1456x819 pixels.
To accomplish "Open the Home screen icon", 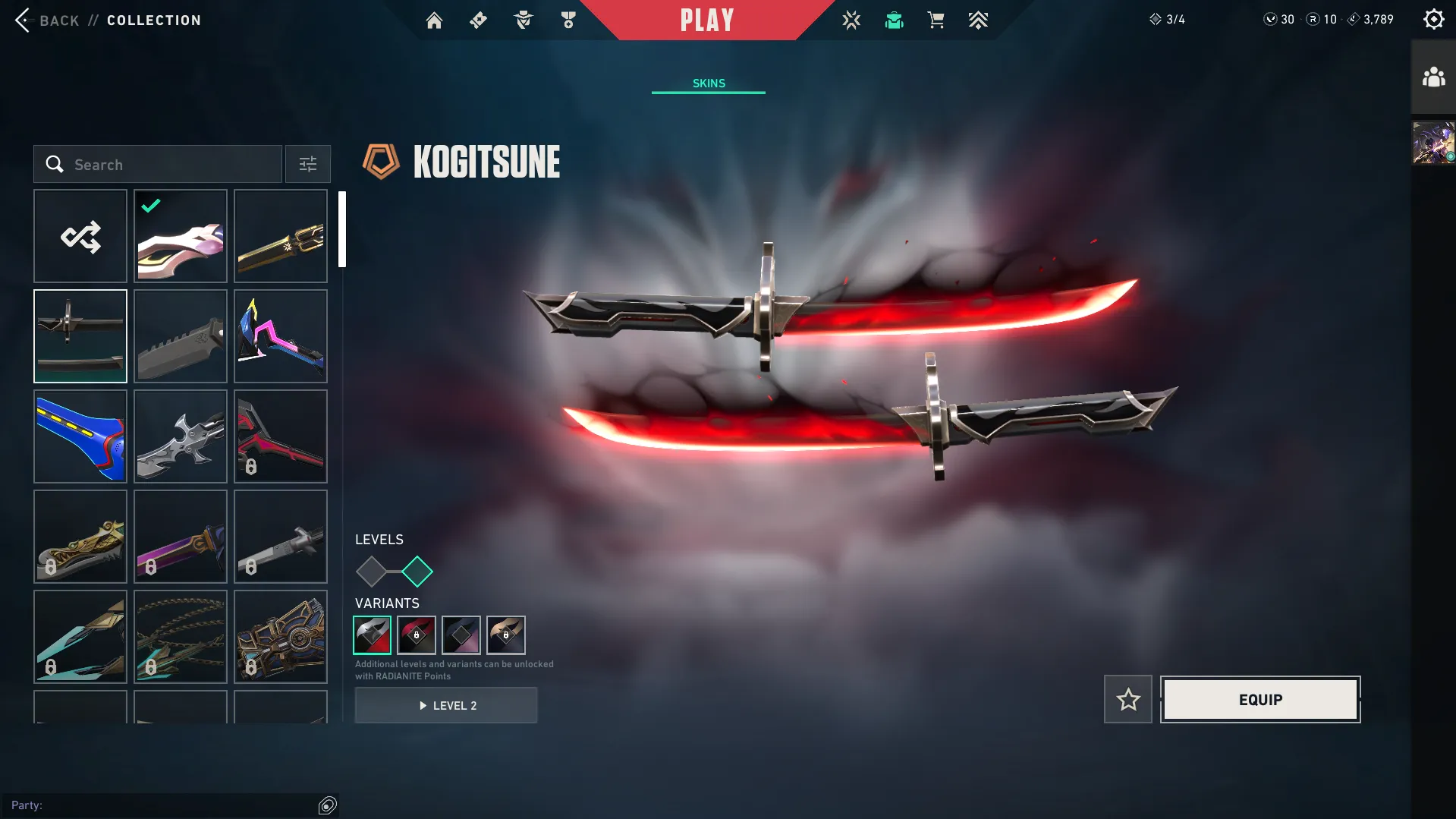I will click(434, 20).
